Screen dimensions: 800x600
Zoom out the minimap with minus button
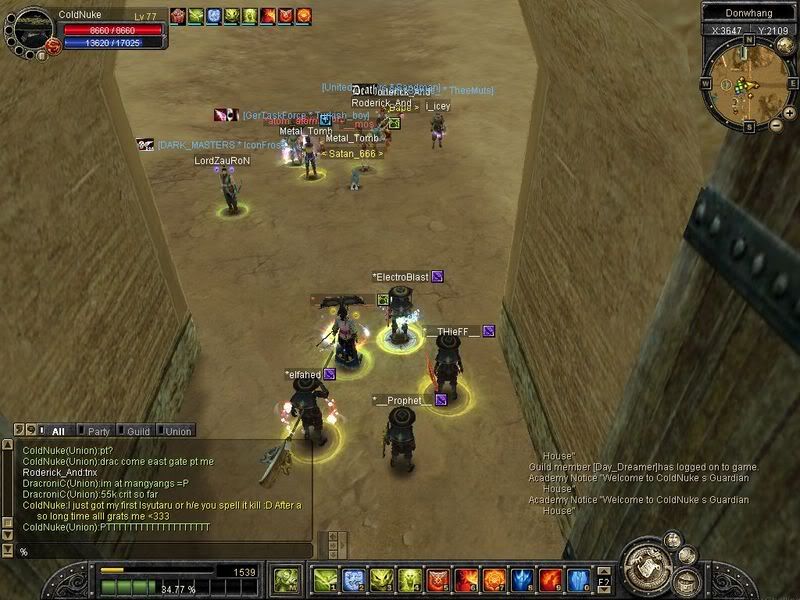(777, 124)
